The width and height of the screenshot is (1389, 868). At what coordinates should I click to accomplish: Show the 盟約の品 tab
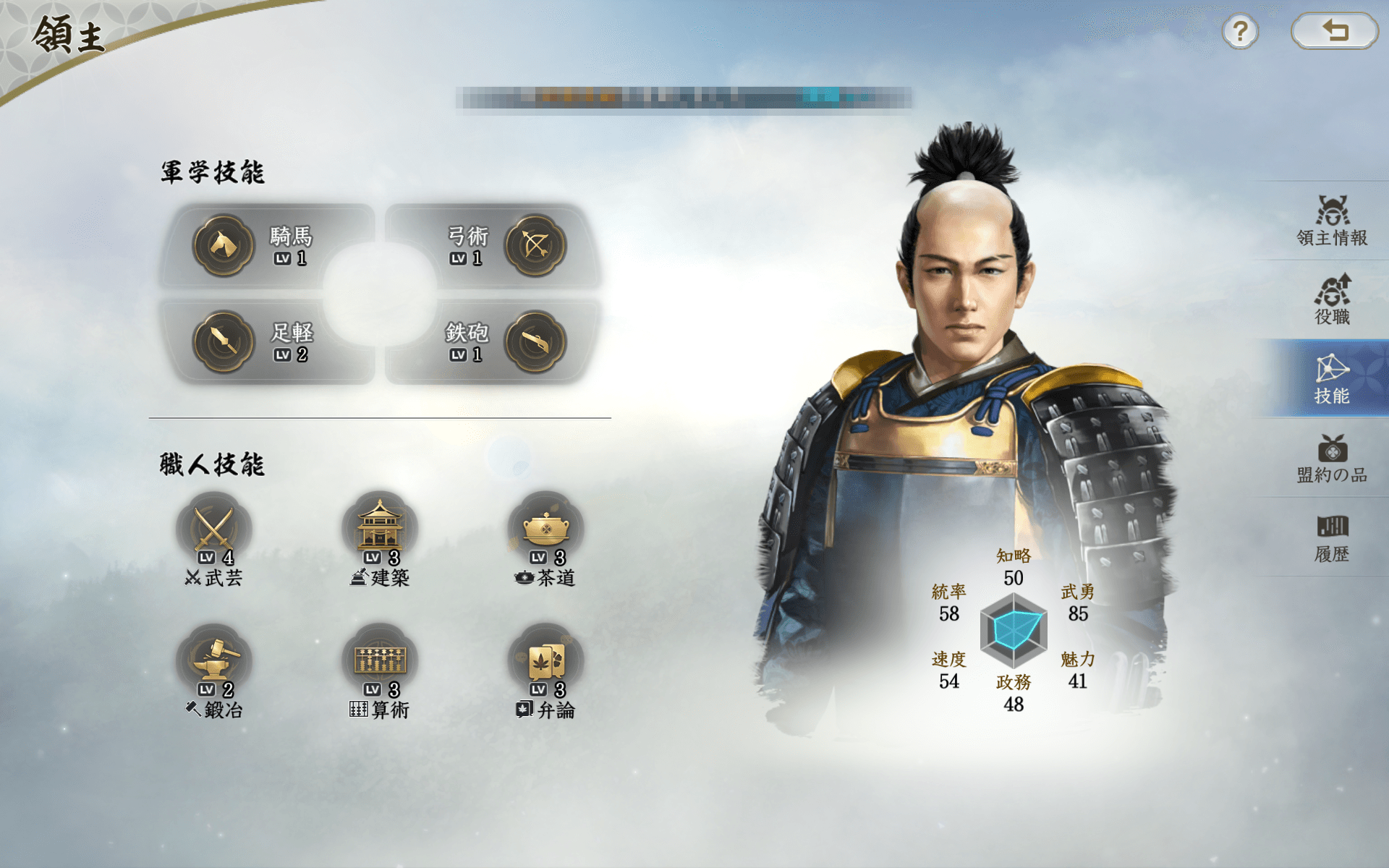(x=1331, y=458)
